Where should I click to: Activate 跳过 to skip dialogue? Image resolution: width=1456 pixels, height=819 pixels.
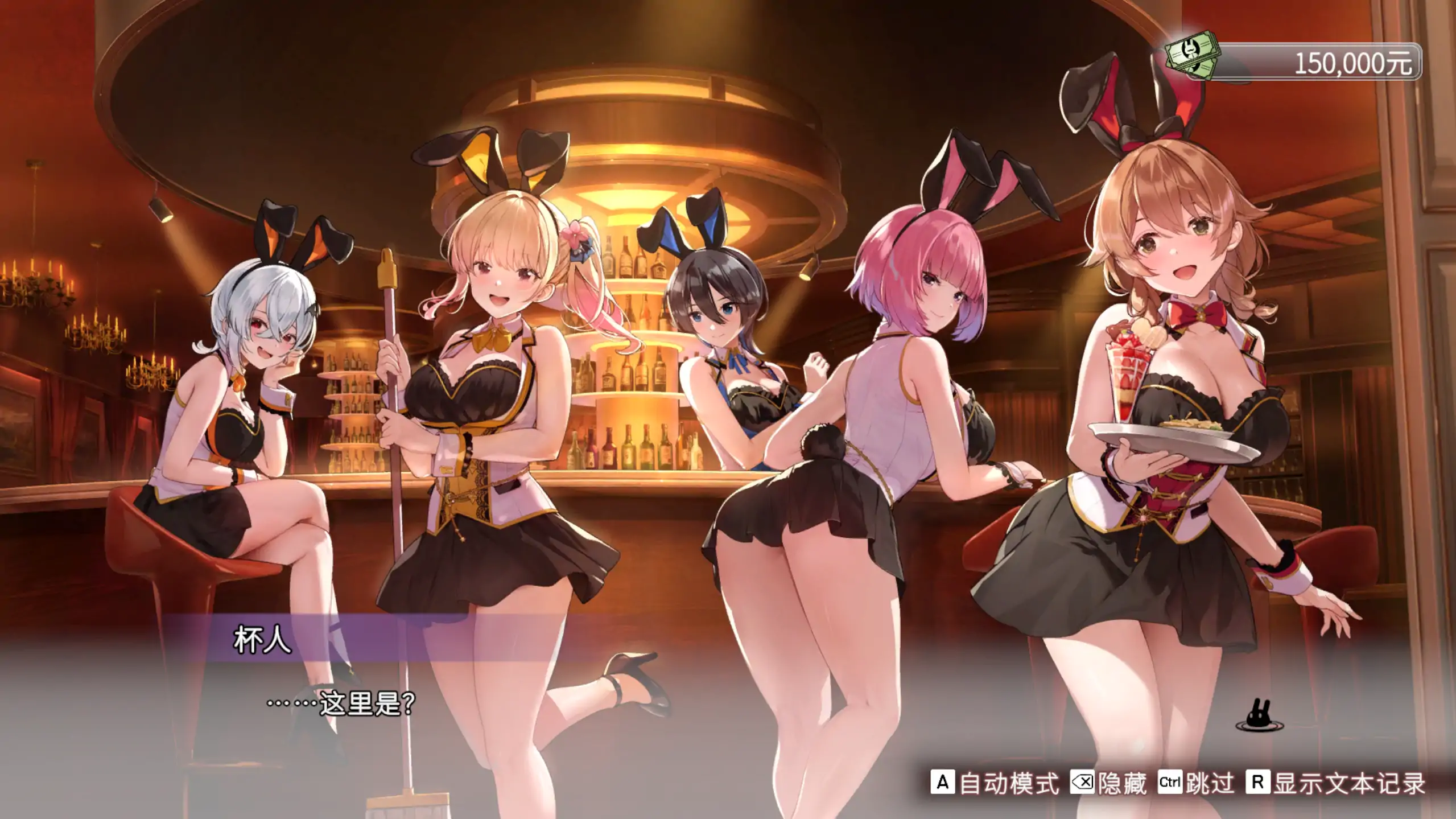click(1212, 784)
